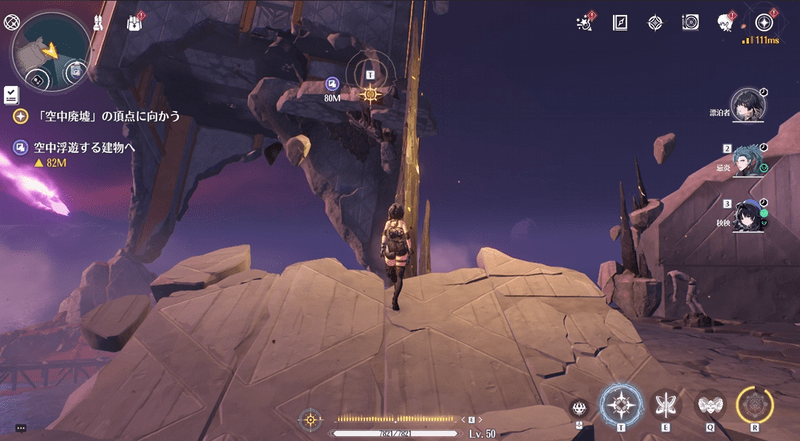The image size is (800, 441).
Task: Open the character head icon with red badge
Action: [725, 22]
